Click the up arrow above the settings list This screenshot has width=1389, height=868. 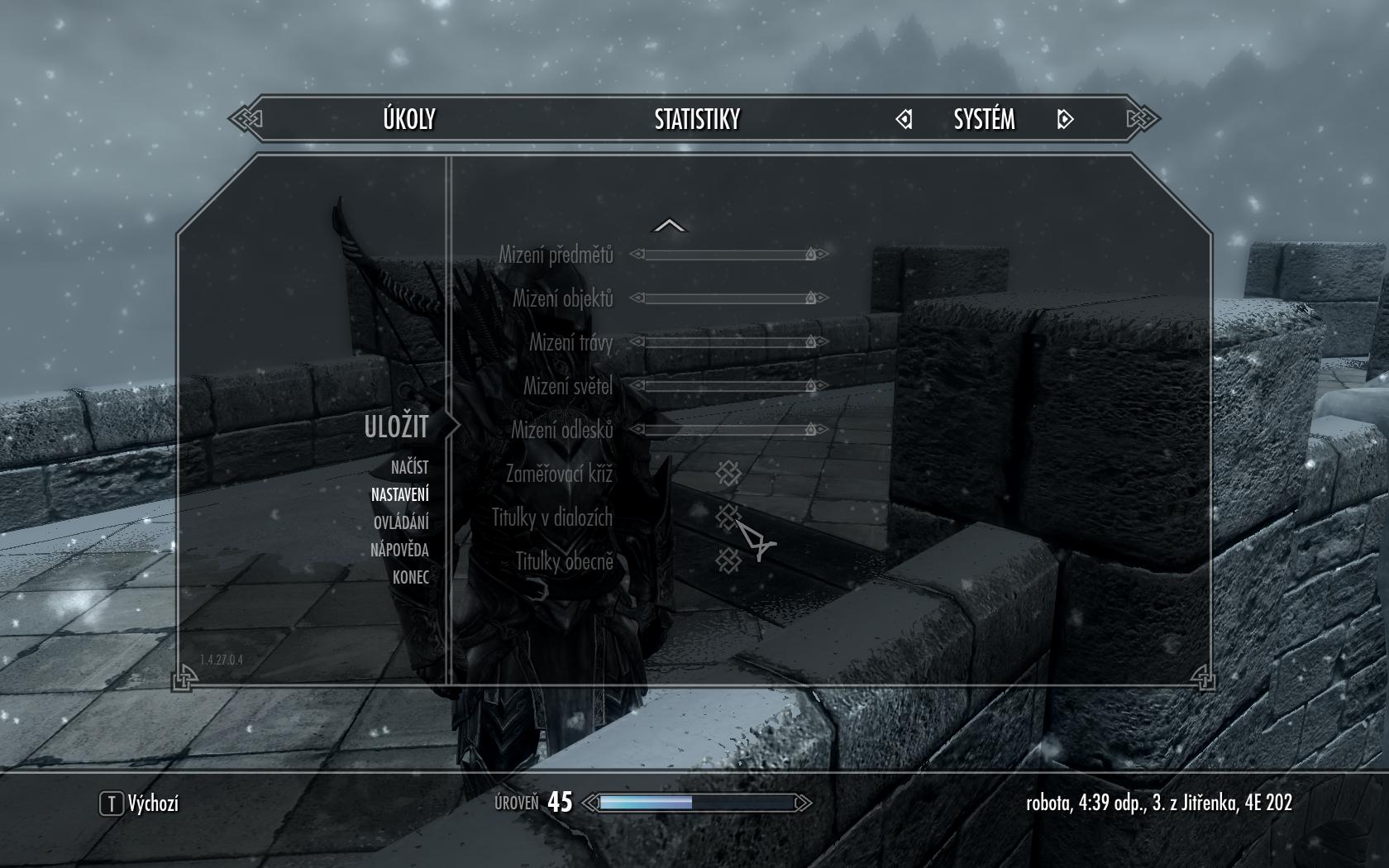tap(670, 226)
